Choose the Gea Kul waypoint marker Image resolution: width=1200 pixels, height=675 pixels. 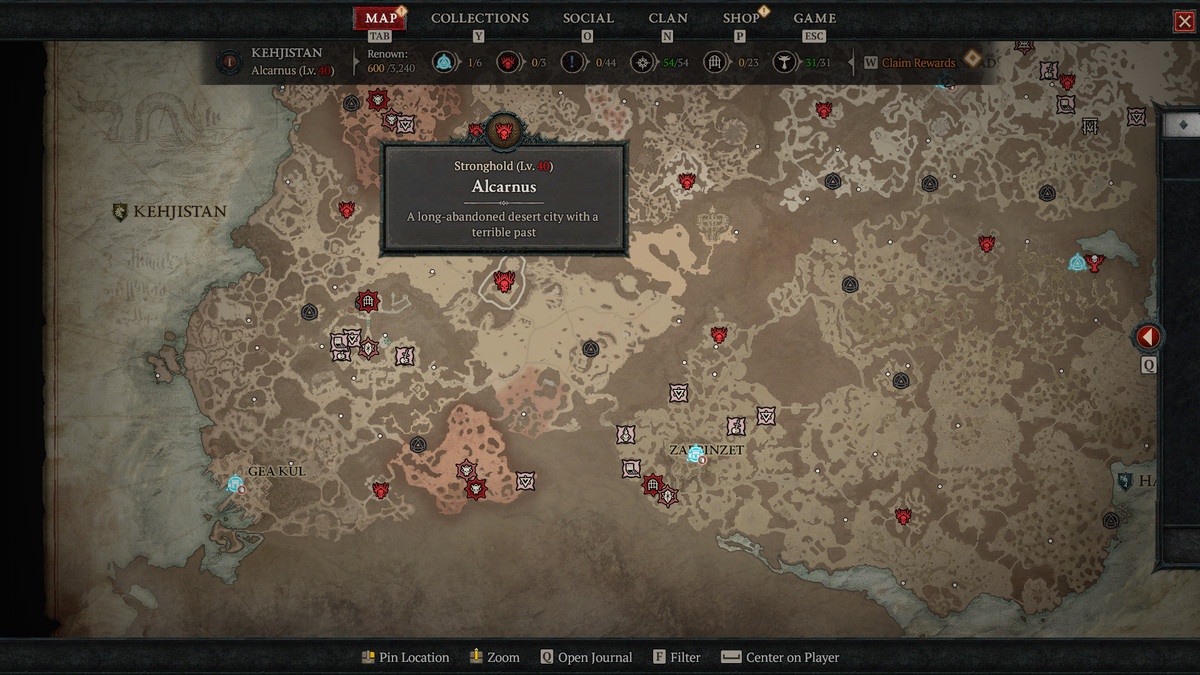click(235, 484)
